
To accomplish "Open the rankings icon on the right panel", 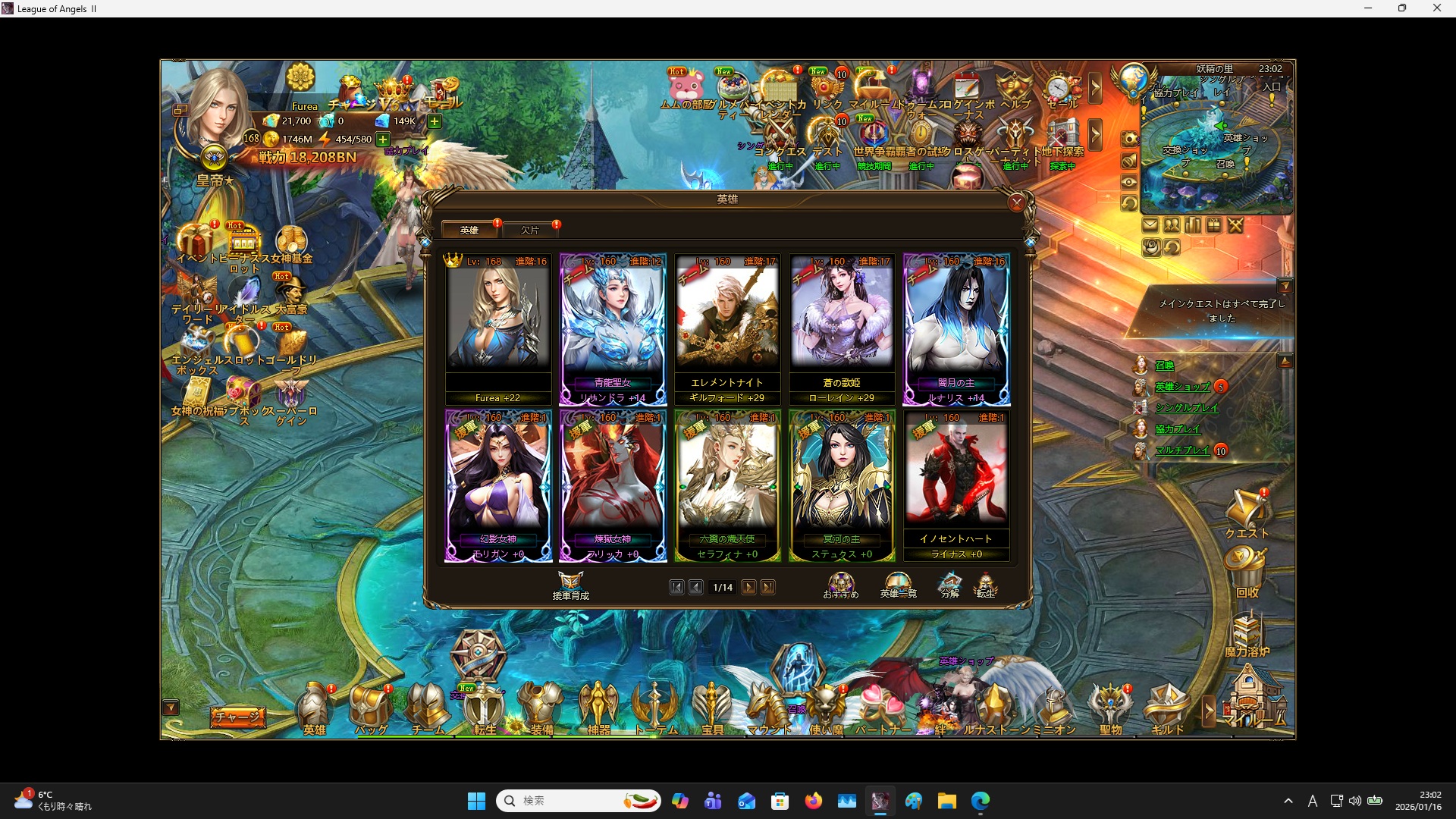I will (x=1192, y=225).
